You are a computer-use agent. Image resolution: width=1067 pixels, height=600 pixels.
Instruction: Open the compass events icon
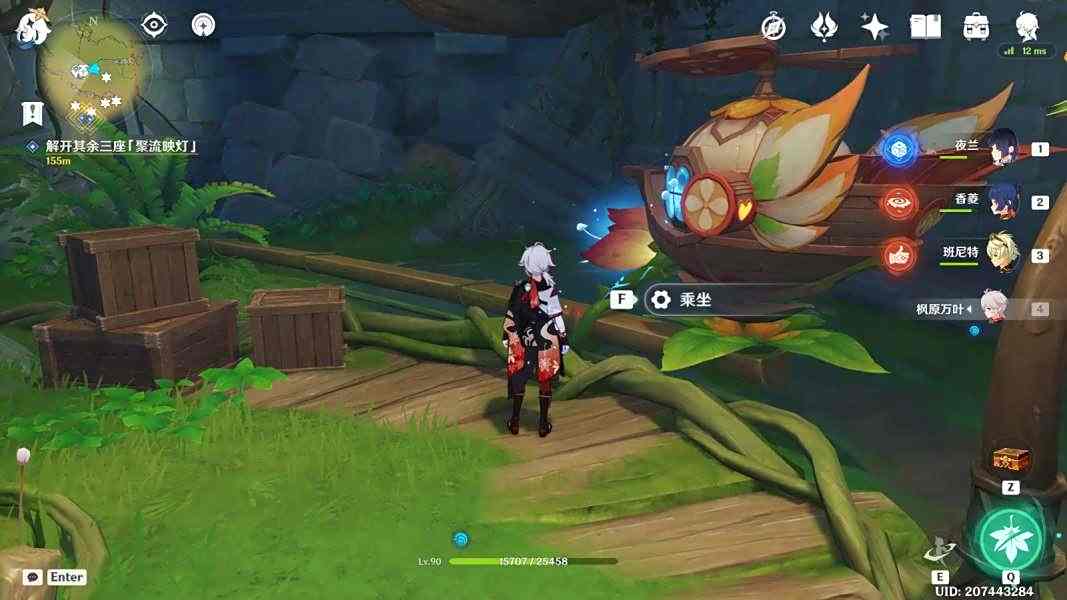[773, 27]
